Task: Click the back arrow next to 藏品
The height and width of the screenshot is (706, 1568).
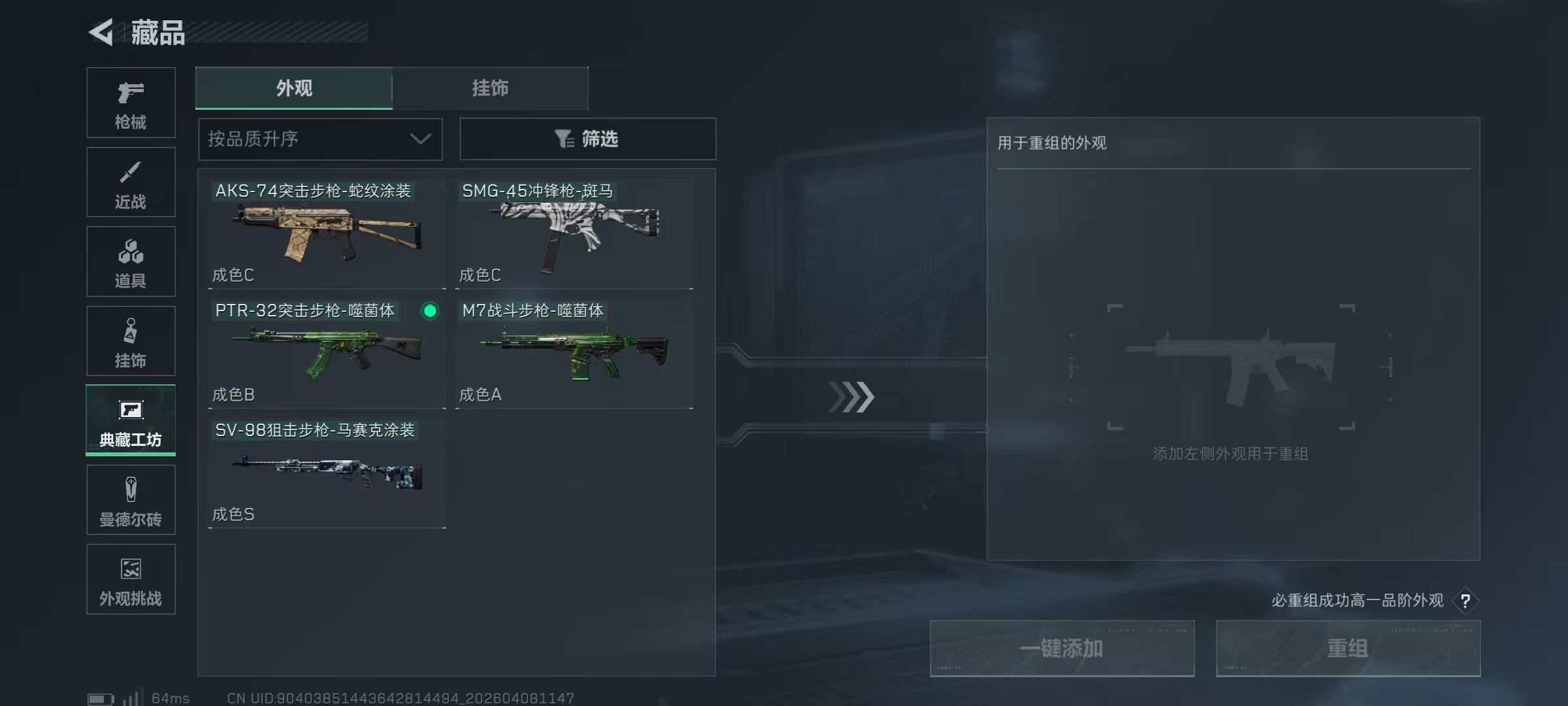Action: [x=101, y=32]
